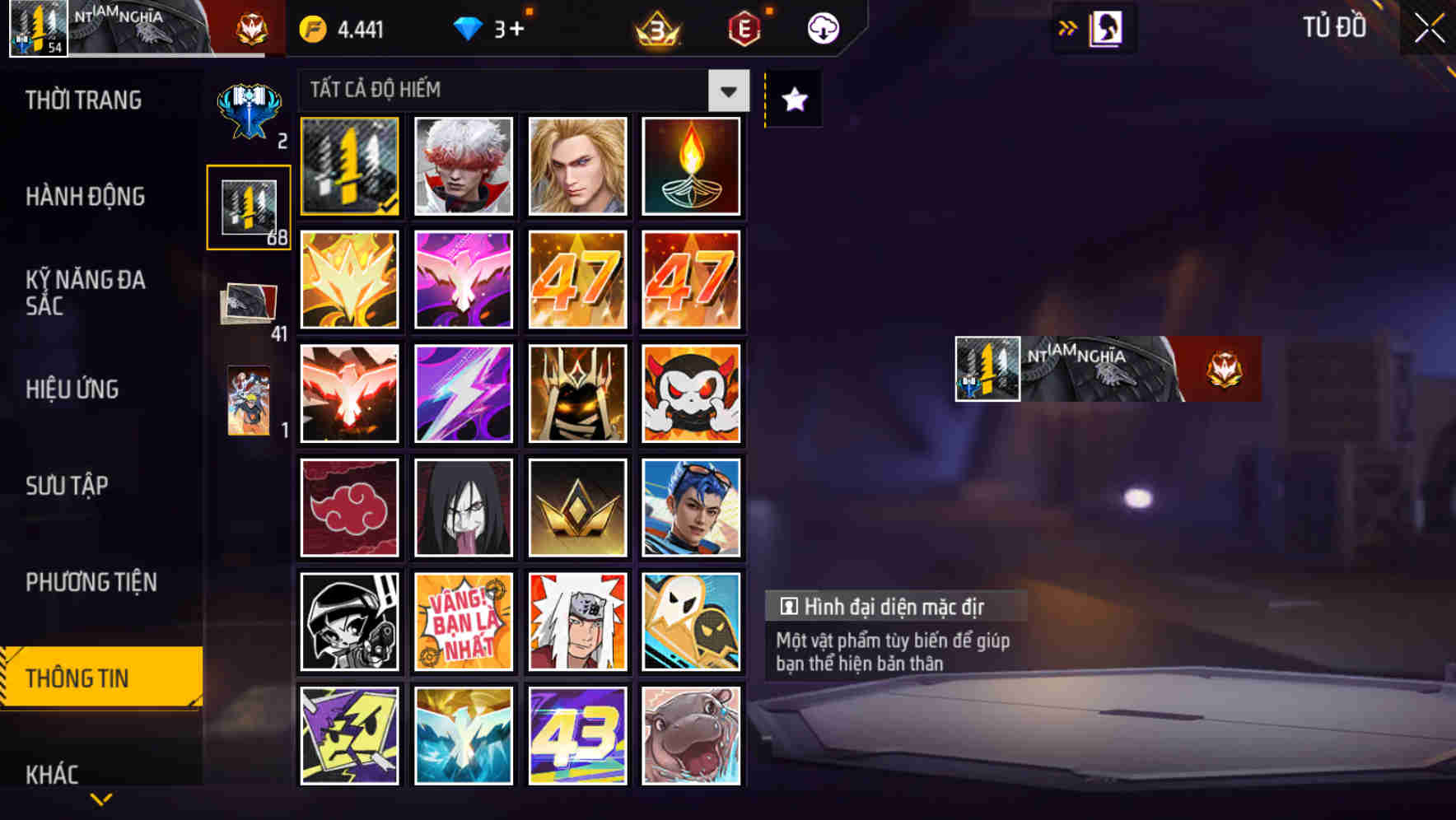Screen dimensions: 1456x820
Task: Open the Naruto card category with 1 item
Action: (248, 399)
